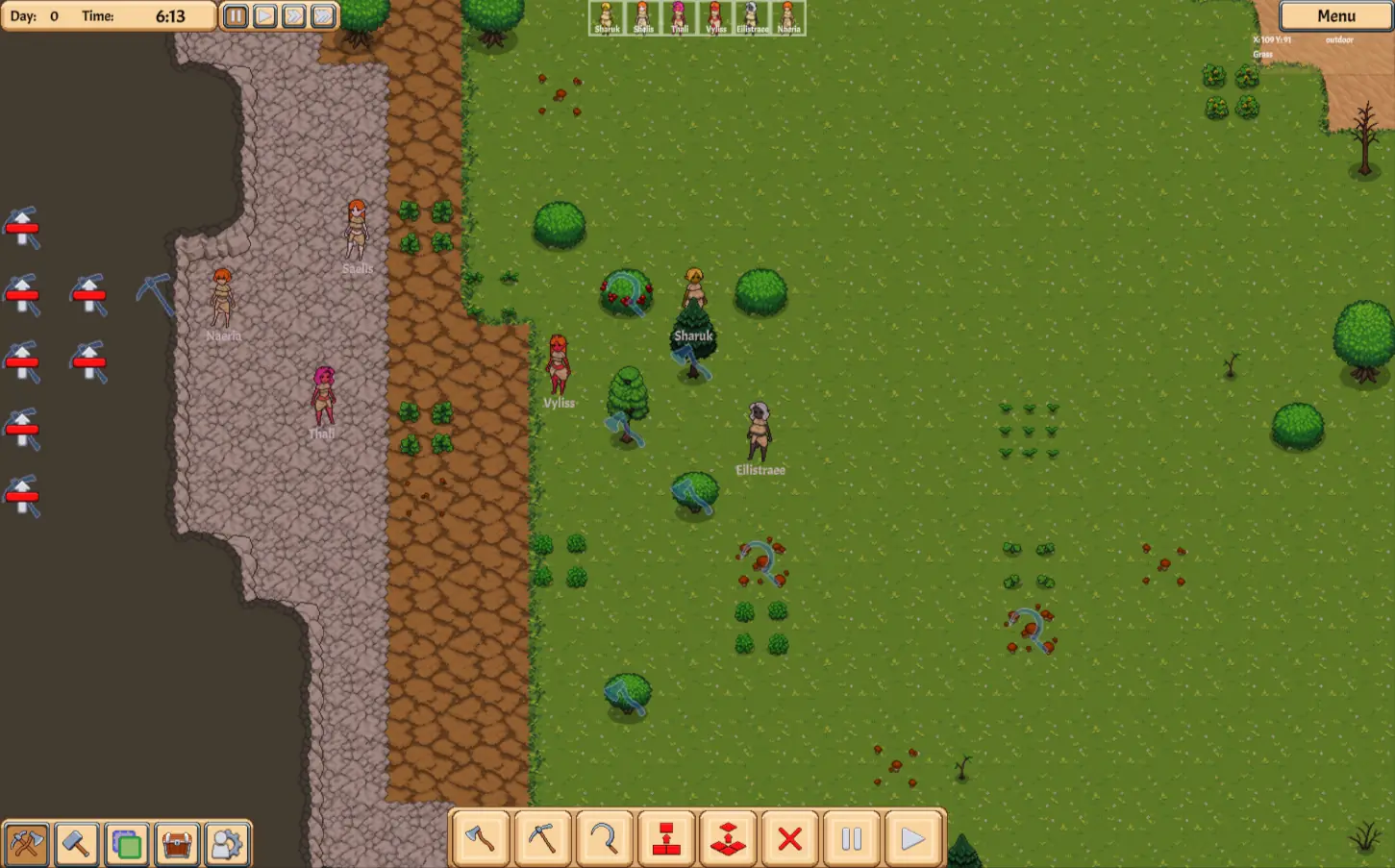Select the pickaxe mining order tool

[x=542, y=839]
